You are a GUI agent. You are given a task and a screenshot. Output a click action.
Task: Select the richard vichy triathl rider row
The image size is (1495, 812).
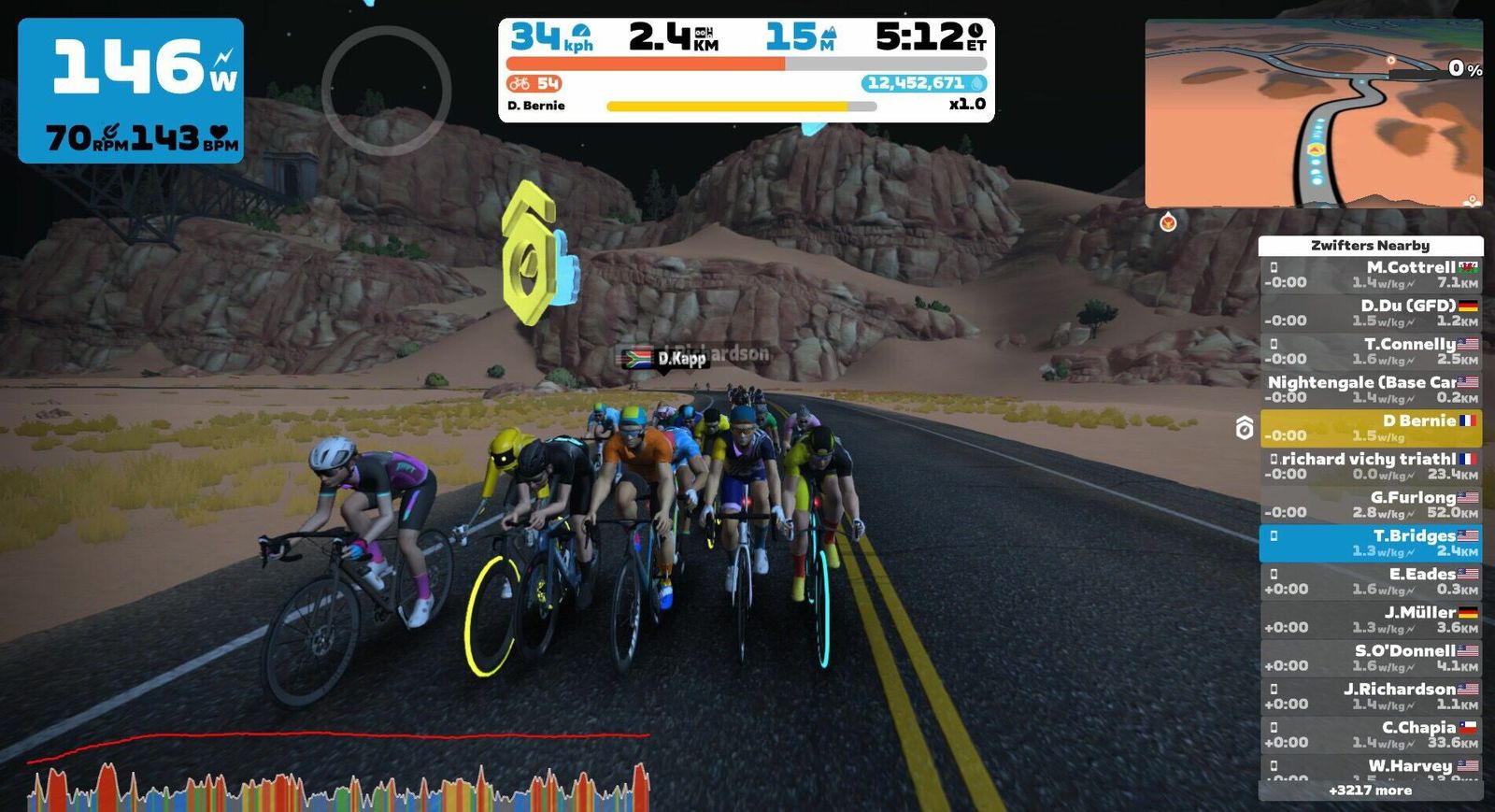point(1370,466)
